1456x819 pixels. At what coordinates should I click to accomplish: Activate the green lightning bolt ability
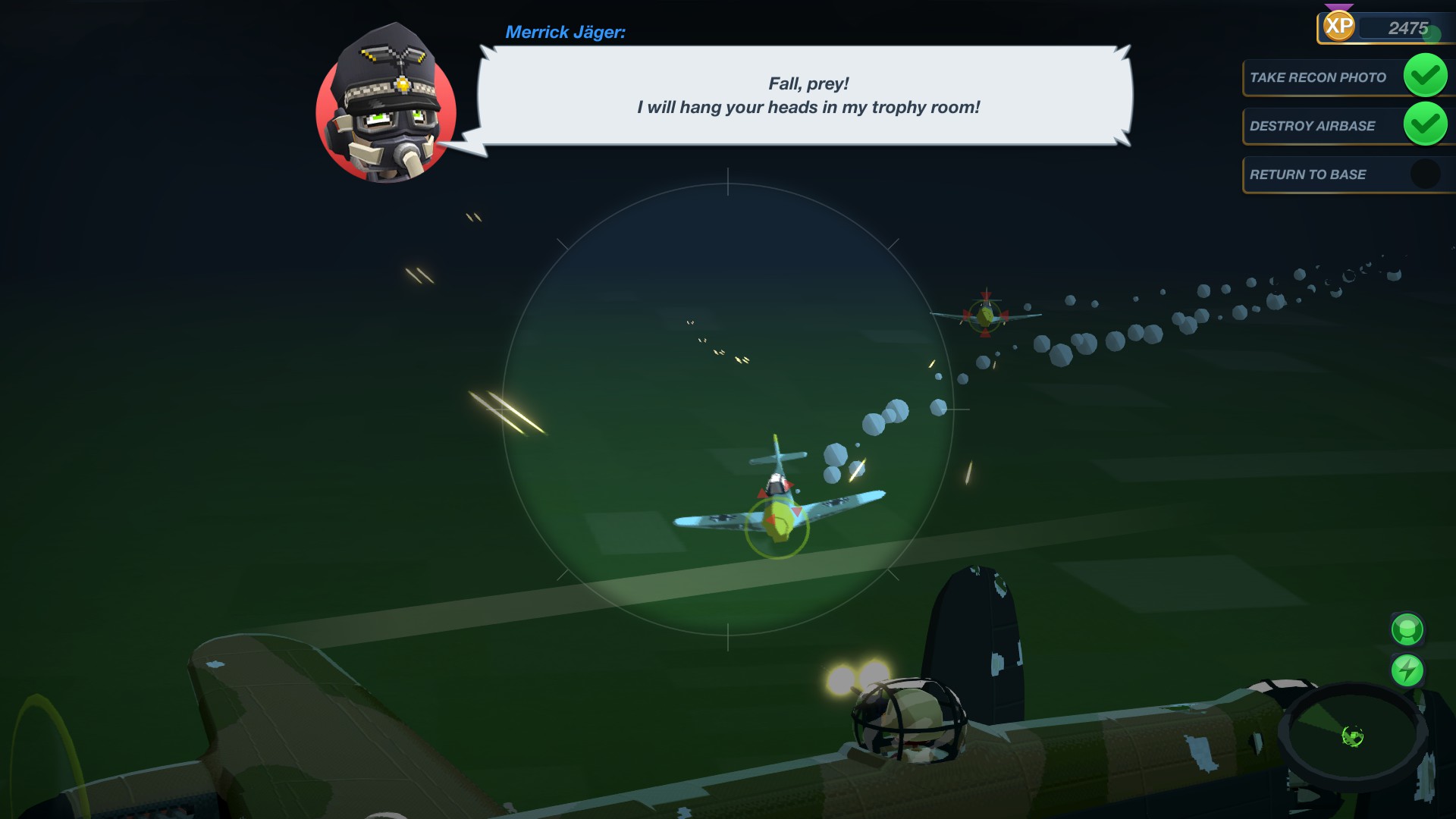pos(1407,670)
